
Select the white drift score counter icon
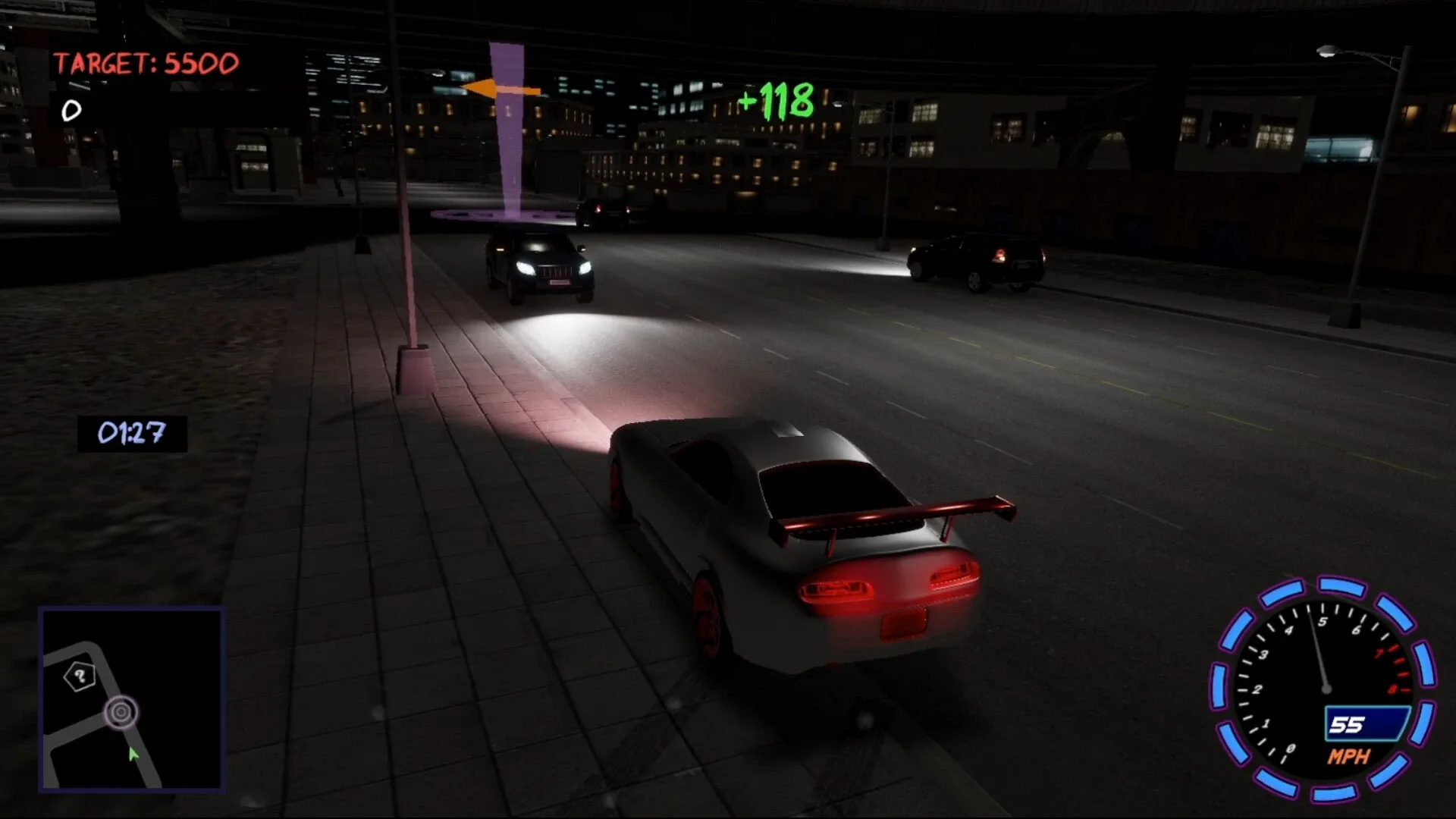(x=71, y=111)
